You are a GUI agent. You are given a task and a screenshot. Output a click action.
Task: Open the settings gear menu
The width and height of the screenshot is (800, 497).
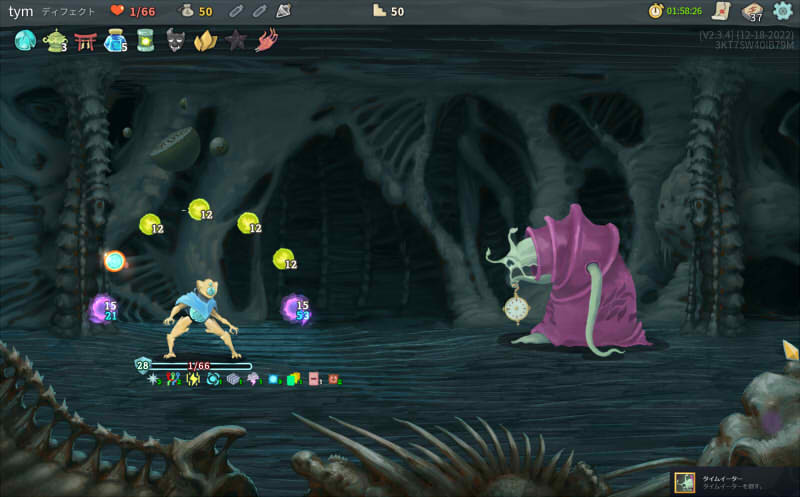pyautogui.click(x=783, y=11)
